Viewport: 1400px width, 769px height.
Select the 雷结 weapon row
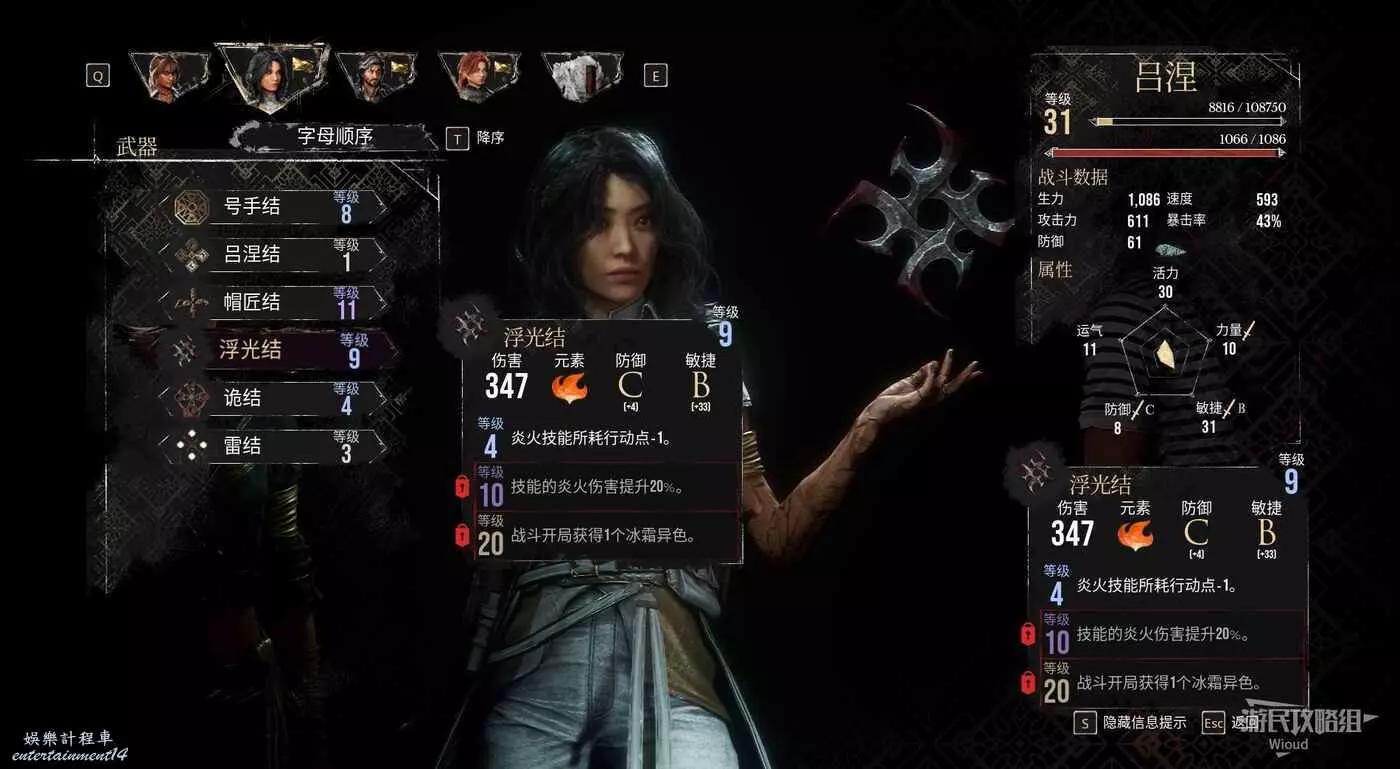tap(272, 446)
